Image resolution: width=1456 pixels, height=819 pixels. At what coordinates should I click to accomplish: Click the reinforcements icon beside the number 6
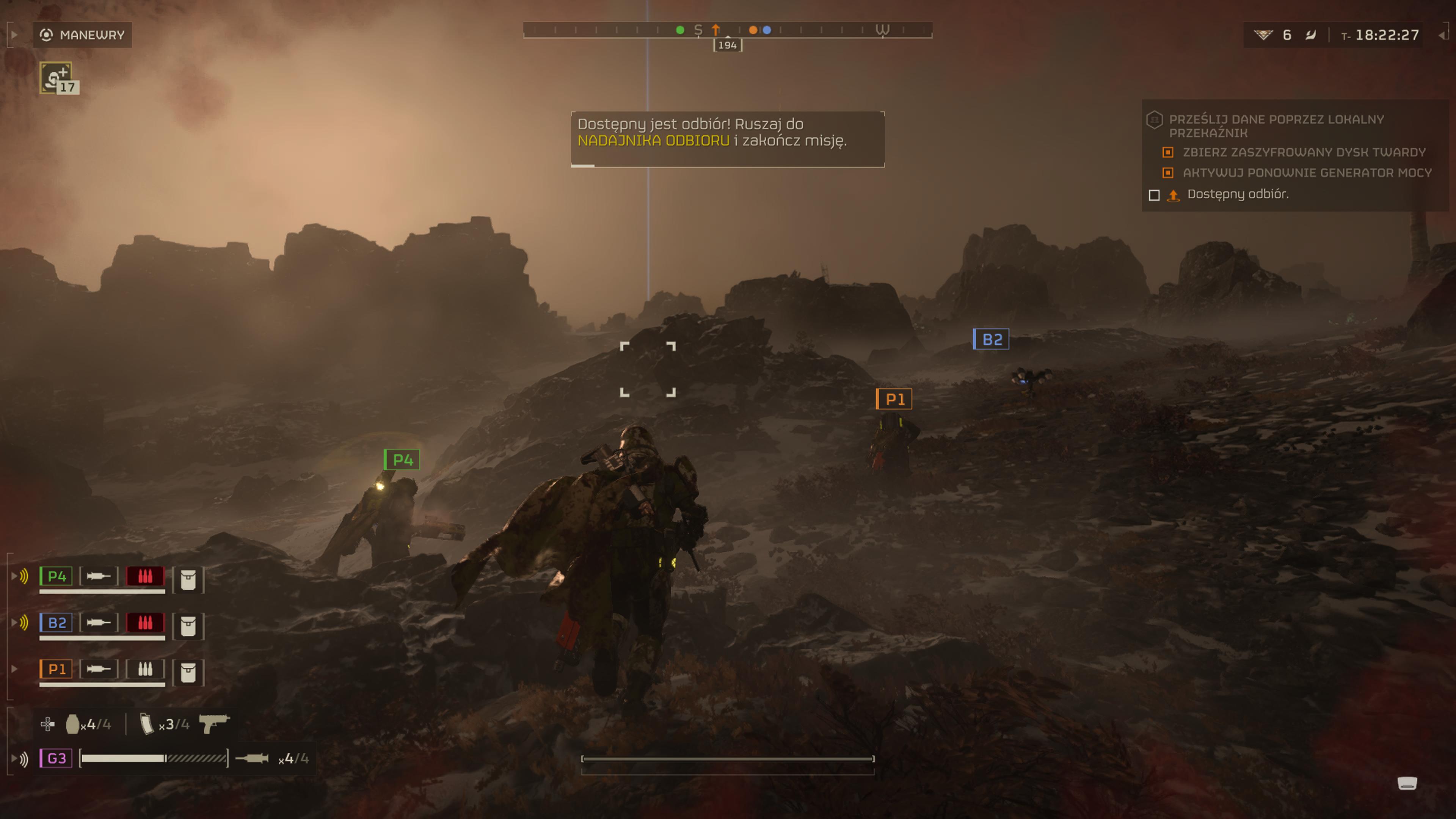click(x=1263, y=35)
